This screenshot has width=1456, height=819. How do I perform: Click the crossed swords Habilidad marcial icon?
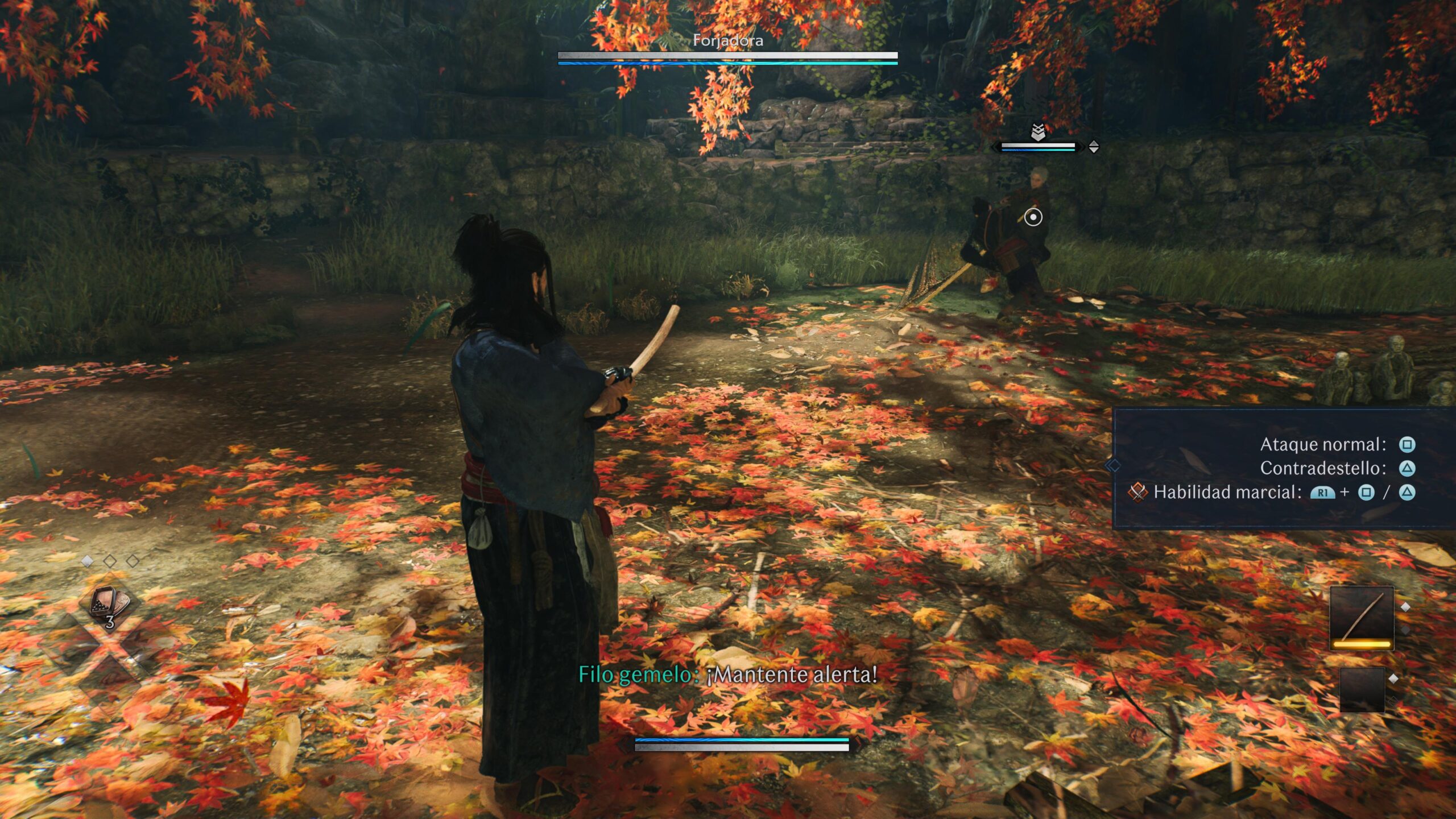coord(1137,492)
